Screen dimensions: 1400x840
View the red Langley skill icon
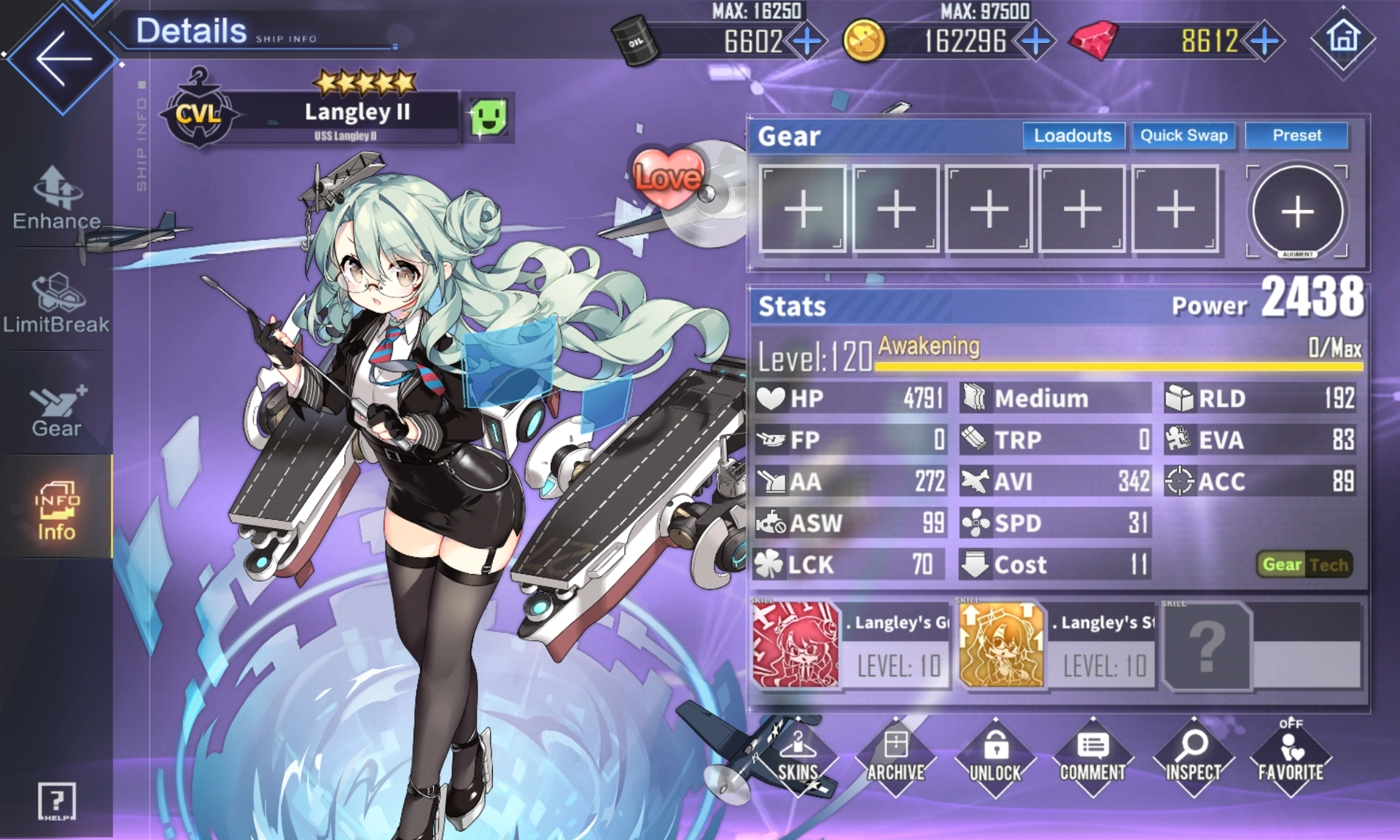pos(796,645)
